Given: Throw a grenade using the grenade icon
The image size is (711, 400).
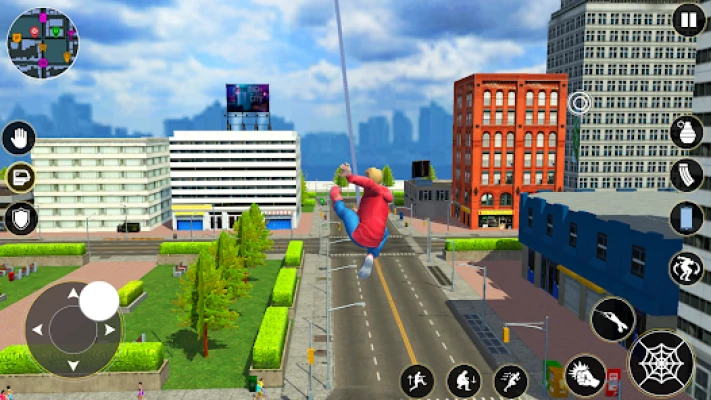Looking at the screenshot, I should click(x=686, y=133).
